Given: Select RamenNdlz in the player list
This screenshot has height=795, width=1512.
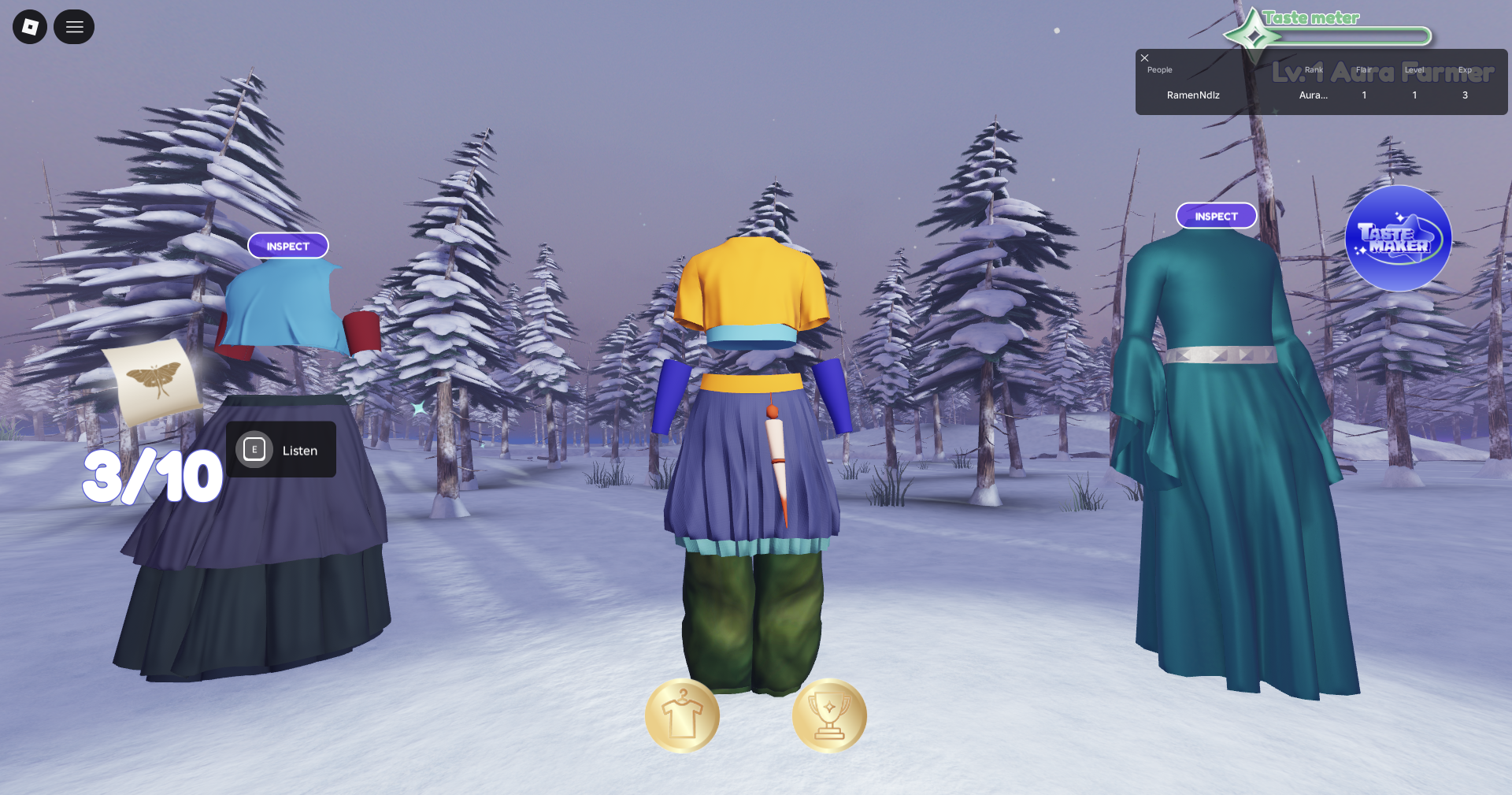Looking at the screenshot, I should (x=1193, y=95).
